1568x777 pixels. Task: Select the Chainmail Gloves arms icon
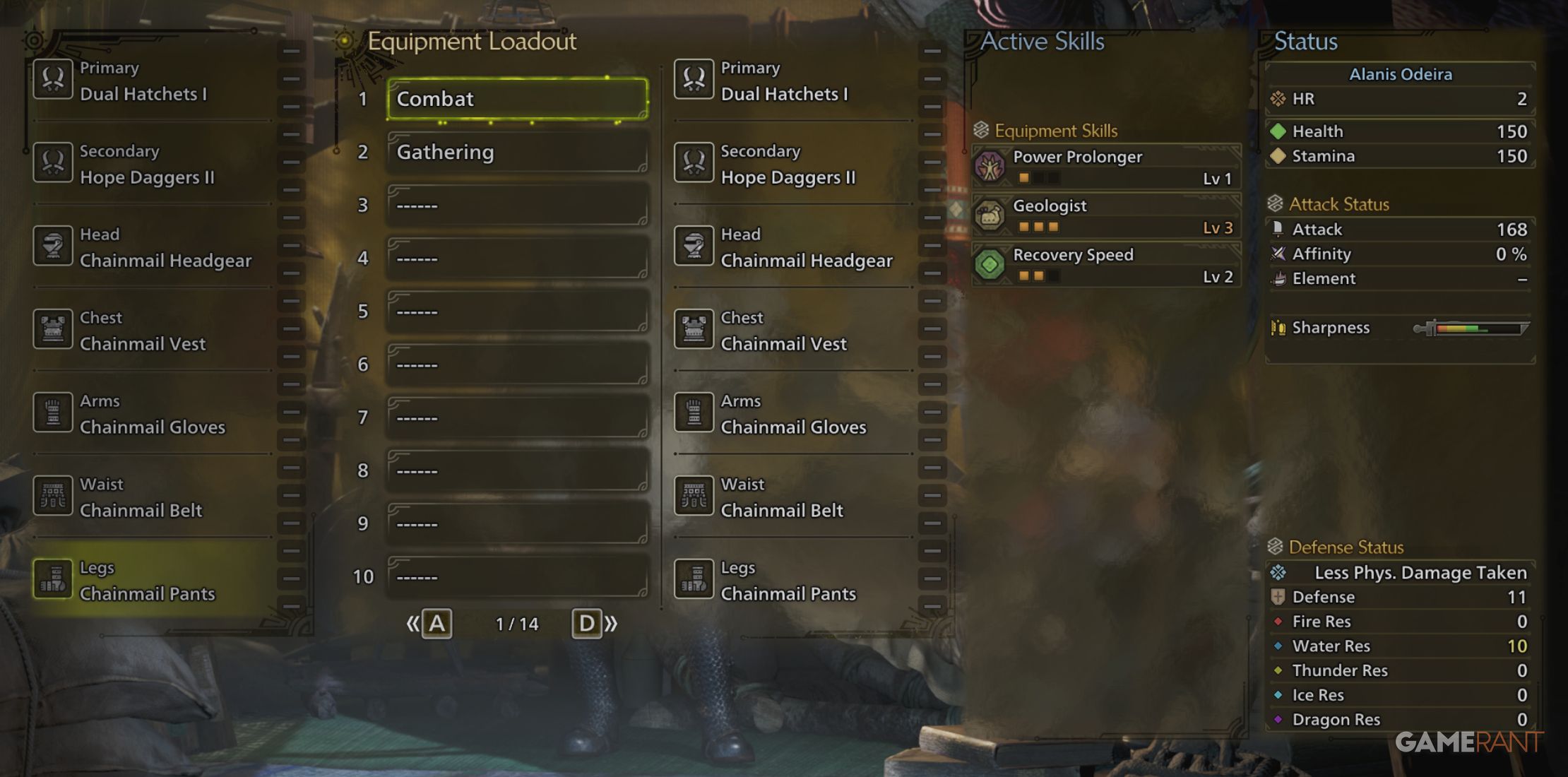pos(53,413)
